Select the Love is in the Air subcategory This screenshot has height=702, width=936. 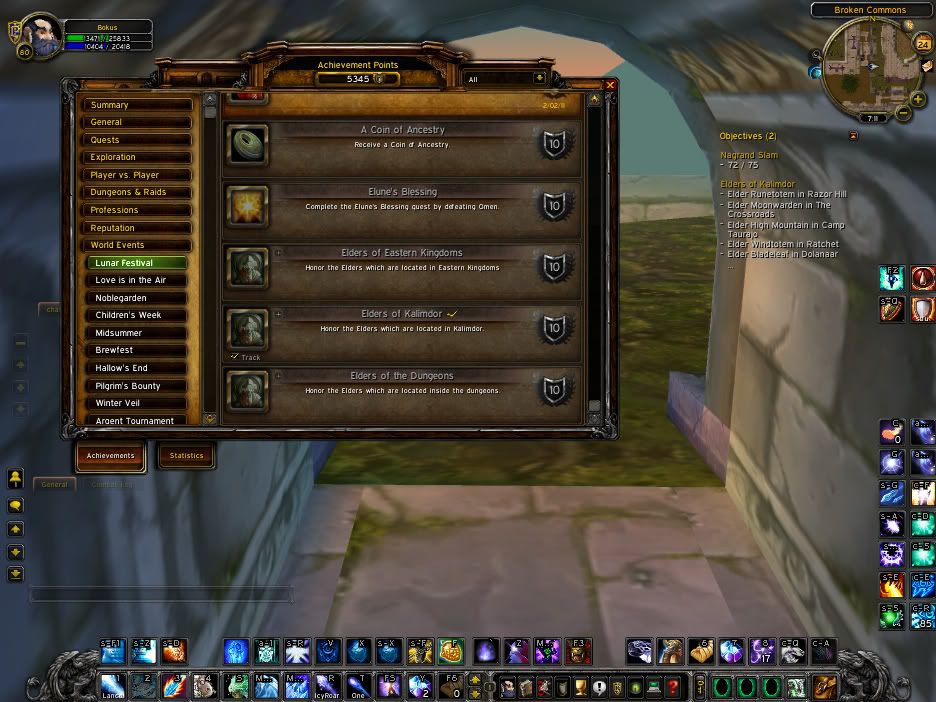coord(139,280)
